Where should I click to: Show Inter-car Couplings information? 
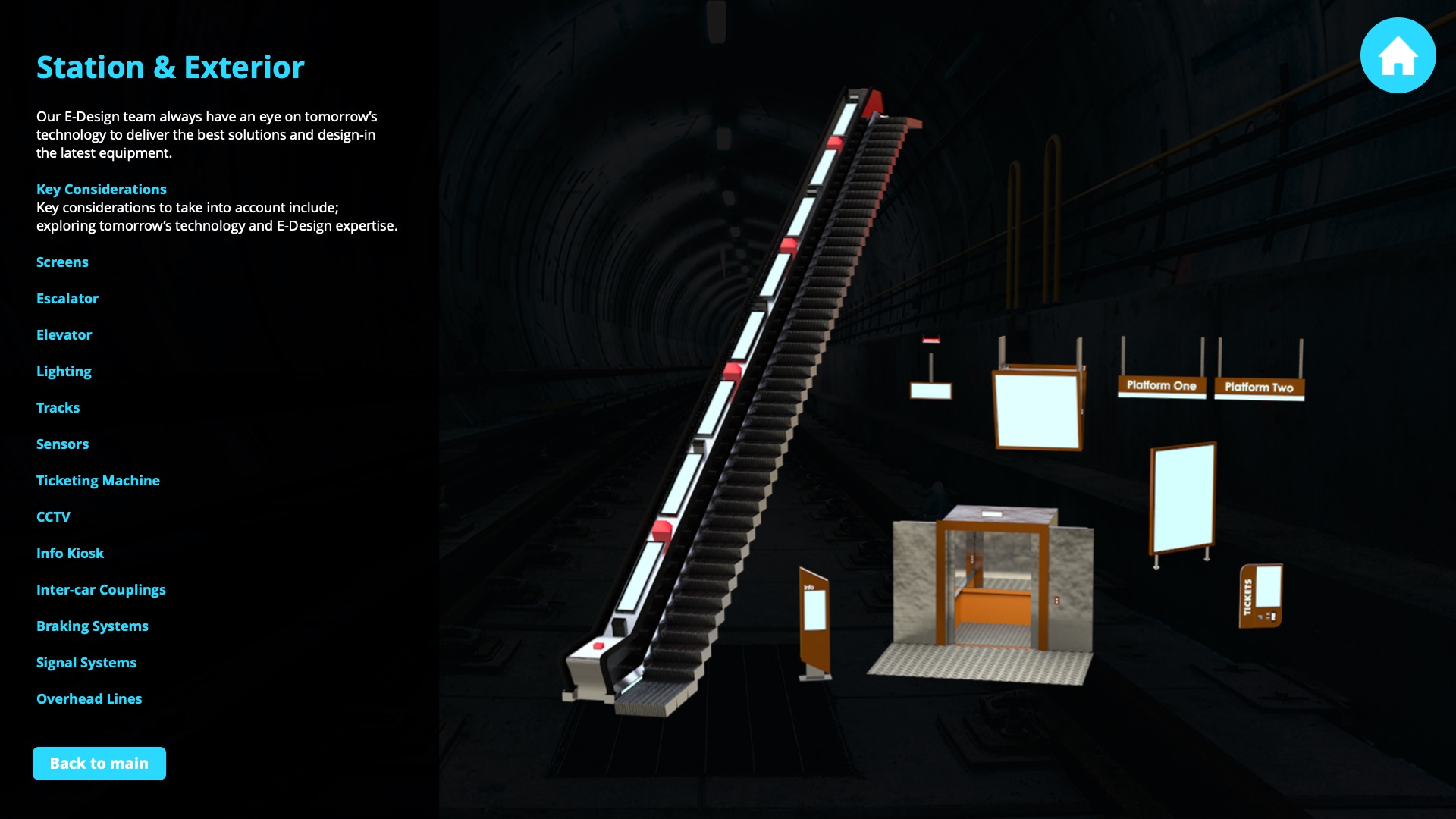coord(101,590)
